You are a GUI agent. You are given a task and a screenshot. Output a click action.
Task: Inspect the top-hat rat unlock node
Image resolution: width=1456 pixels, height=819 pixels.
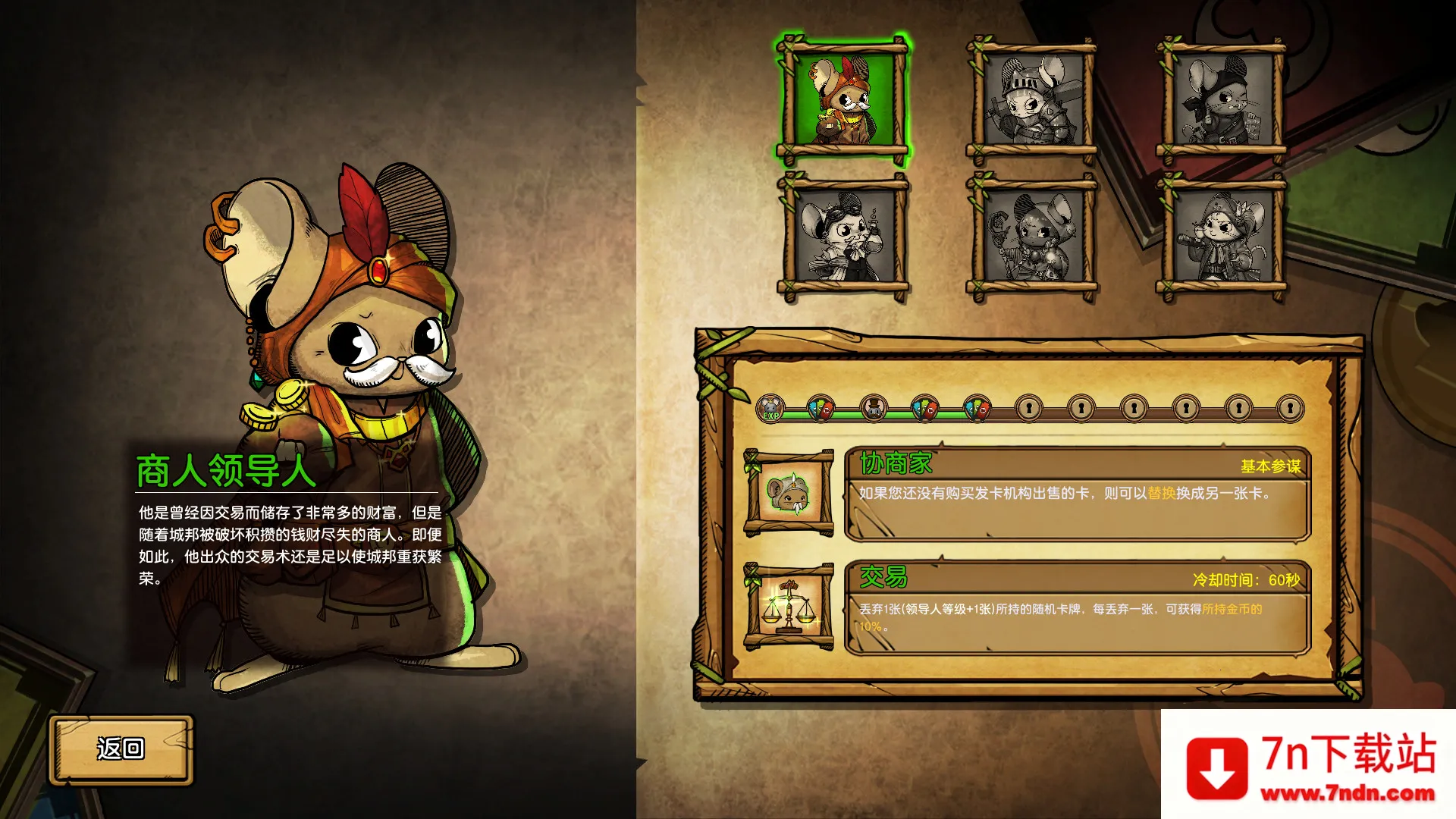tap(873, 409)
